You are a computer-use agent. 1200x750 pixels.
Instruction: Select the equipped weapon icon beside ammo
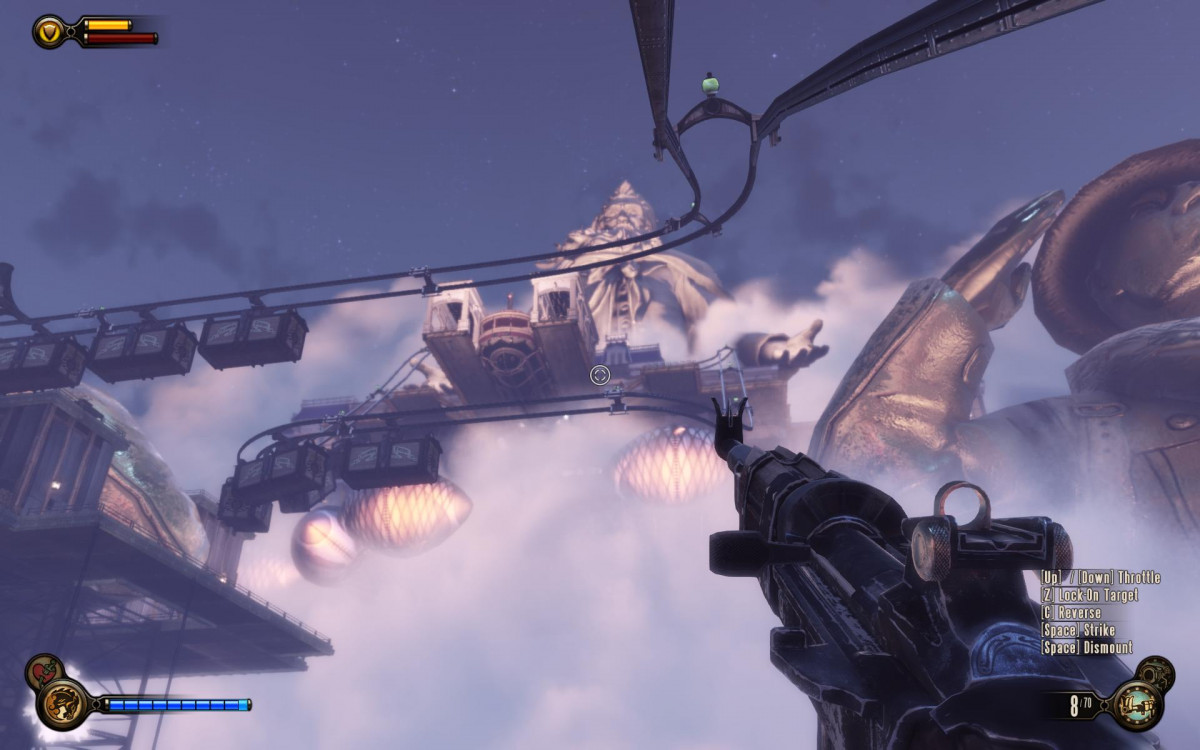[x=1136, y=704]
